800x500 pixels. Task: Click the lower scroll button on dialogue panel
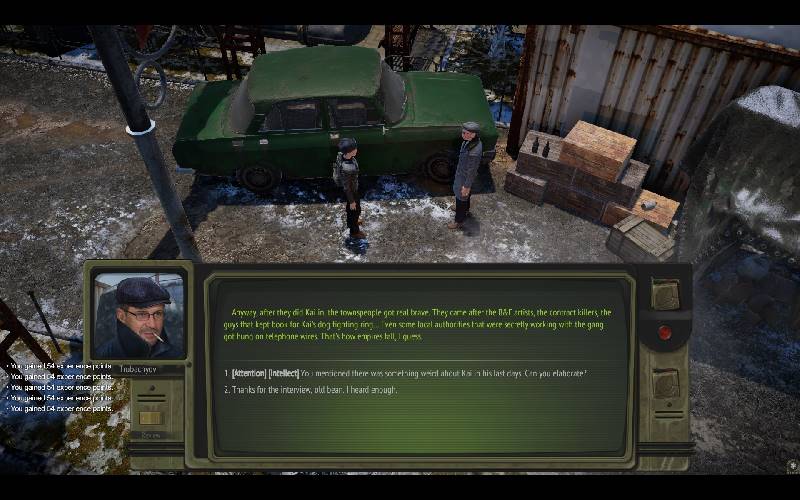(665, 383)
